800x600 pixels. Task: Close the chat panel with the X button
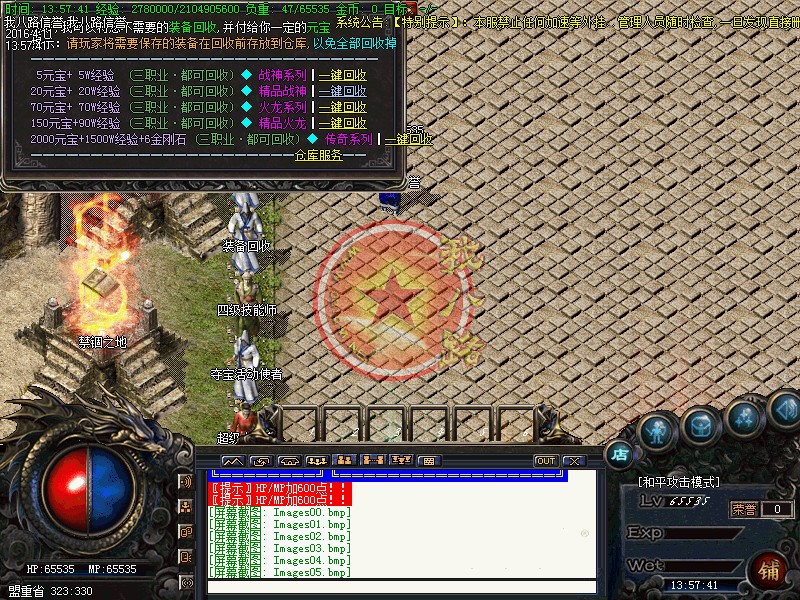(573, 461)
